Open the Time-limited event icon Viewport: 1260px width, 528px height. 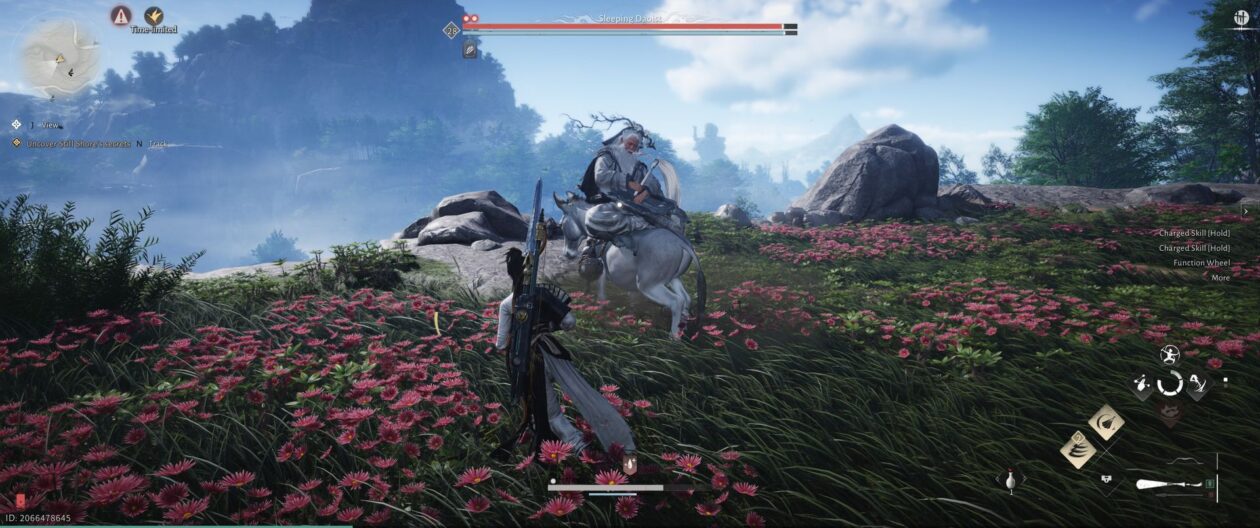pyautogui.click(x=154, y=16)
